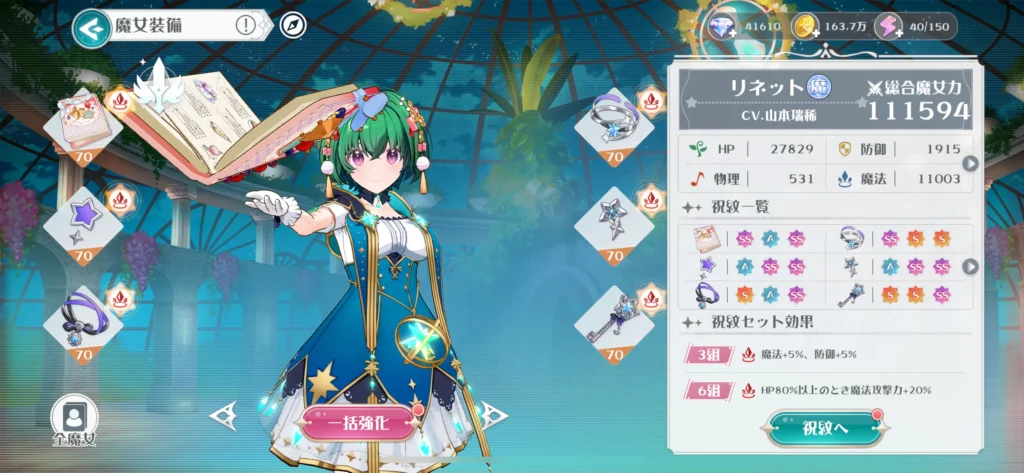1024x473 pixels.
Task: Add gold via the coin currency icon
Action: [805, 27]
